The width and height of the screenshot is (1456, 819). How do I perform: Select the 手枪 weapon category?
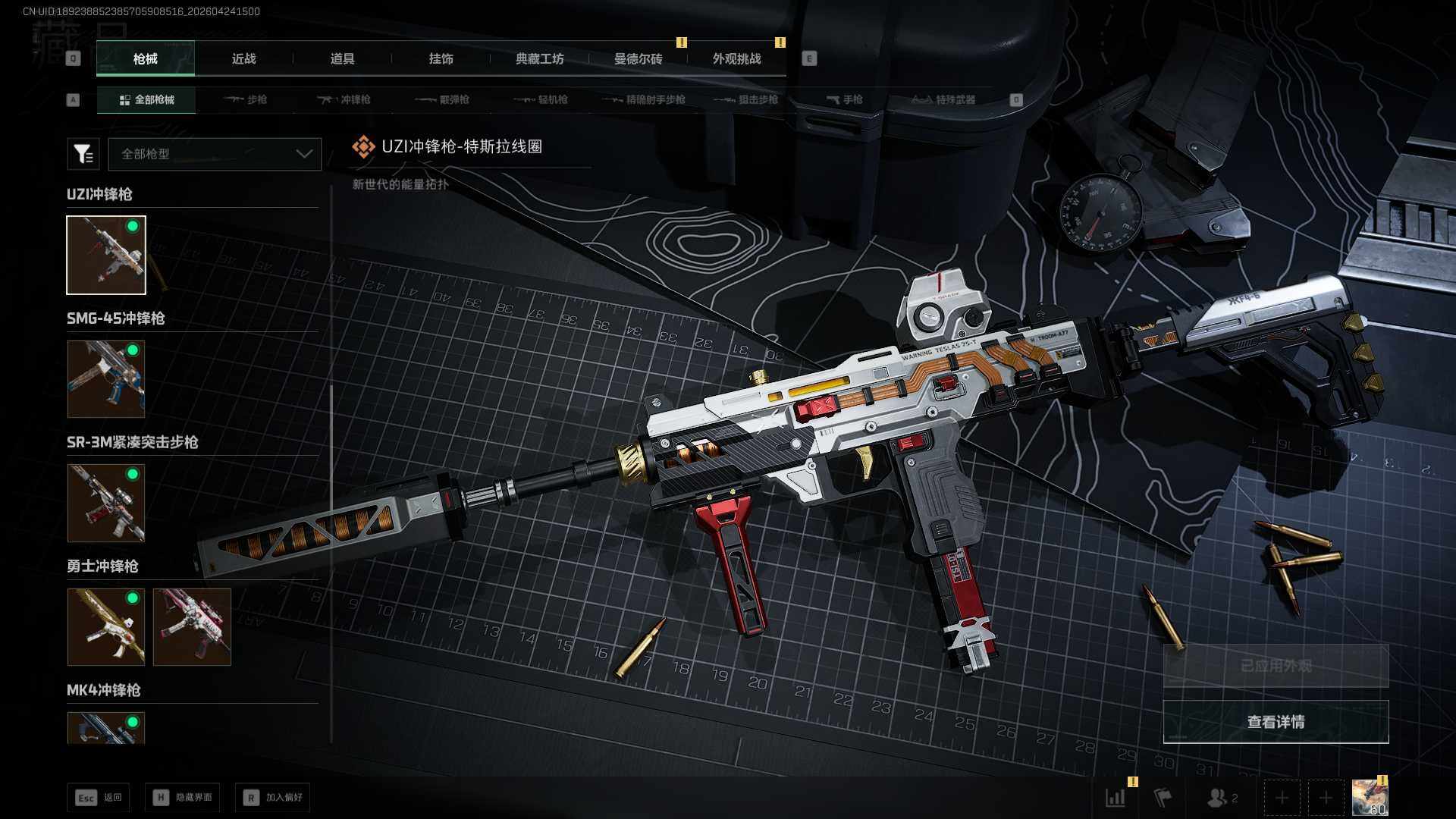[x=844, y=100]
